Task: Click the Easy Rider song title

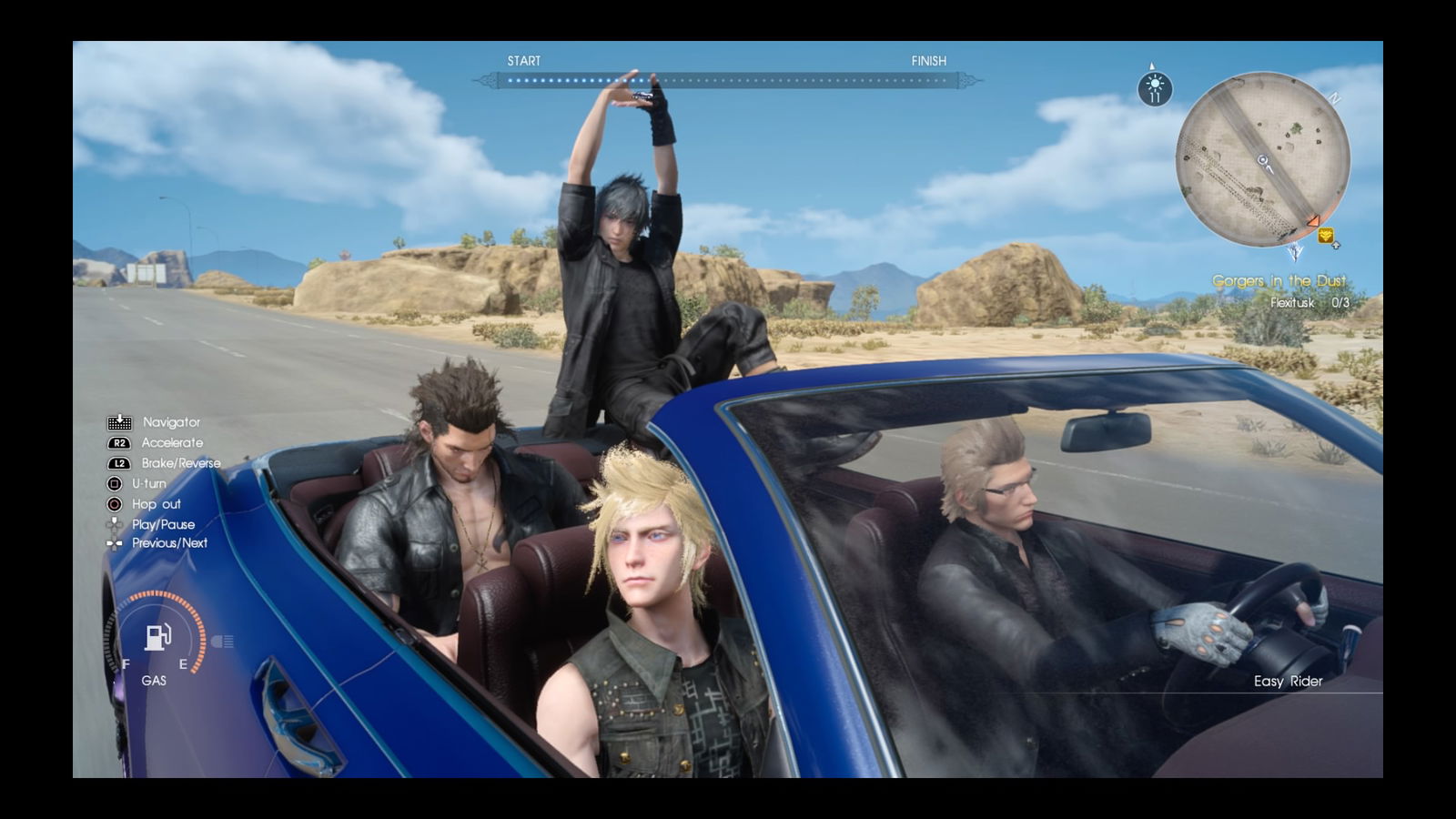Action: (x=1288, y=681)
